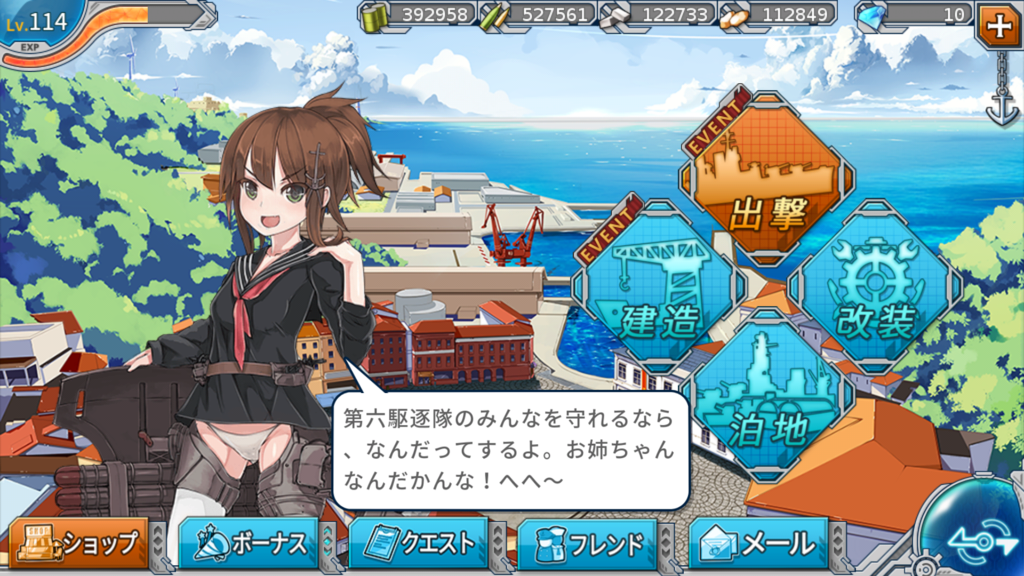The image size is (1024, 576).
Task: Show the クエスト quest list
Action: [x=420, y=544]
